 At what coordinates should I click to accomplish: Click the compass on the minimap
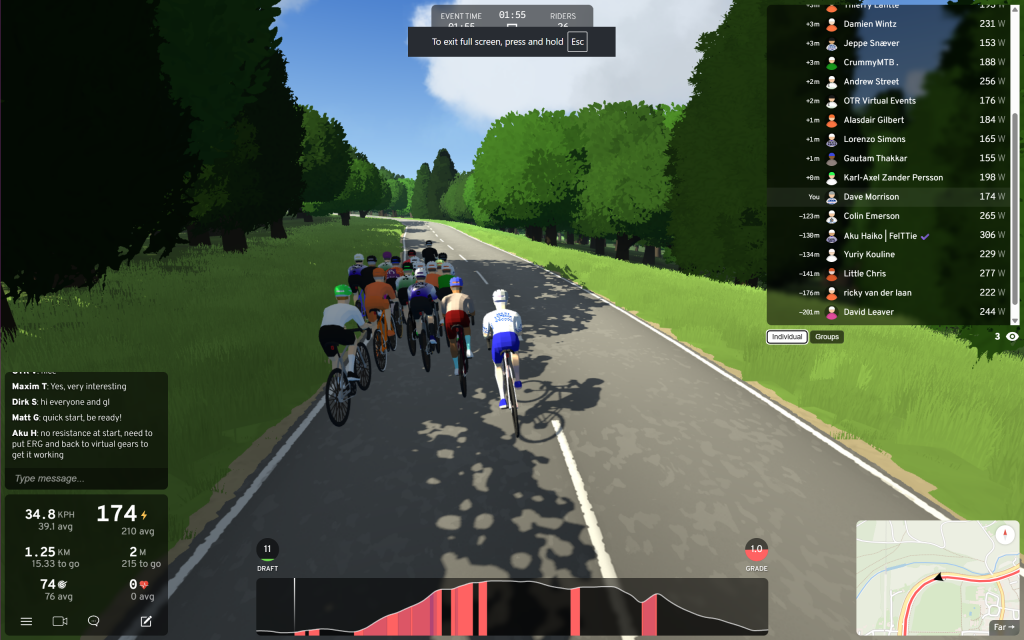tap(1005, 534)
